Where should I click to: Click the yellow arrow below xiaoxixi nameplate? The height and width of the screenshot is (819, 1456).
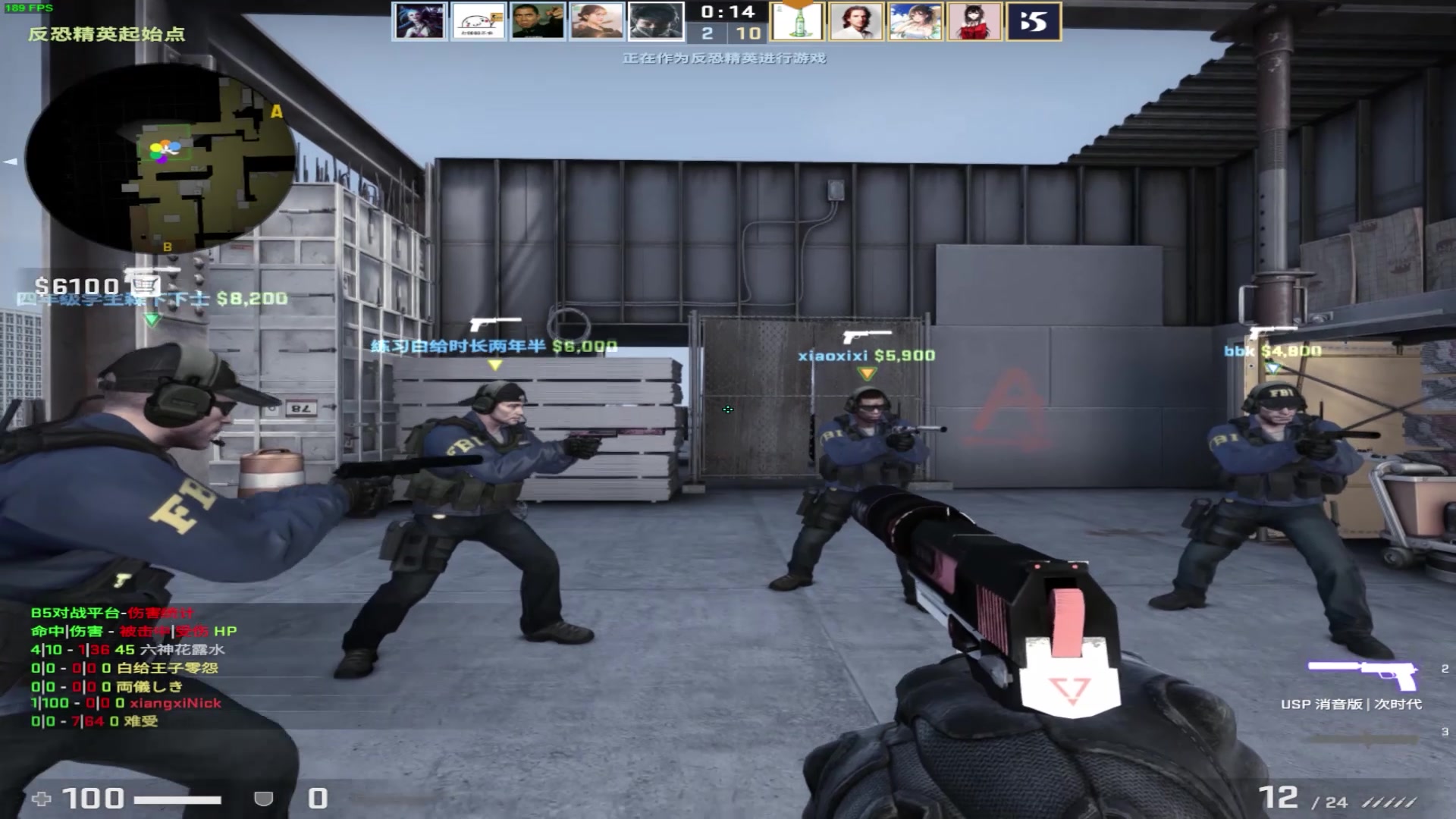(x=865, y=372)
